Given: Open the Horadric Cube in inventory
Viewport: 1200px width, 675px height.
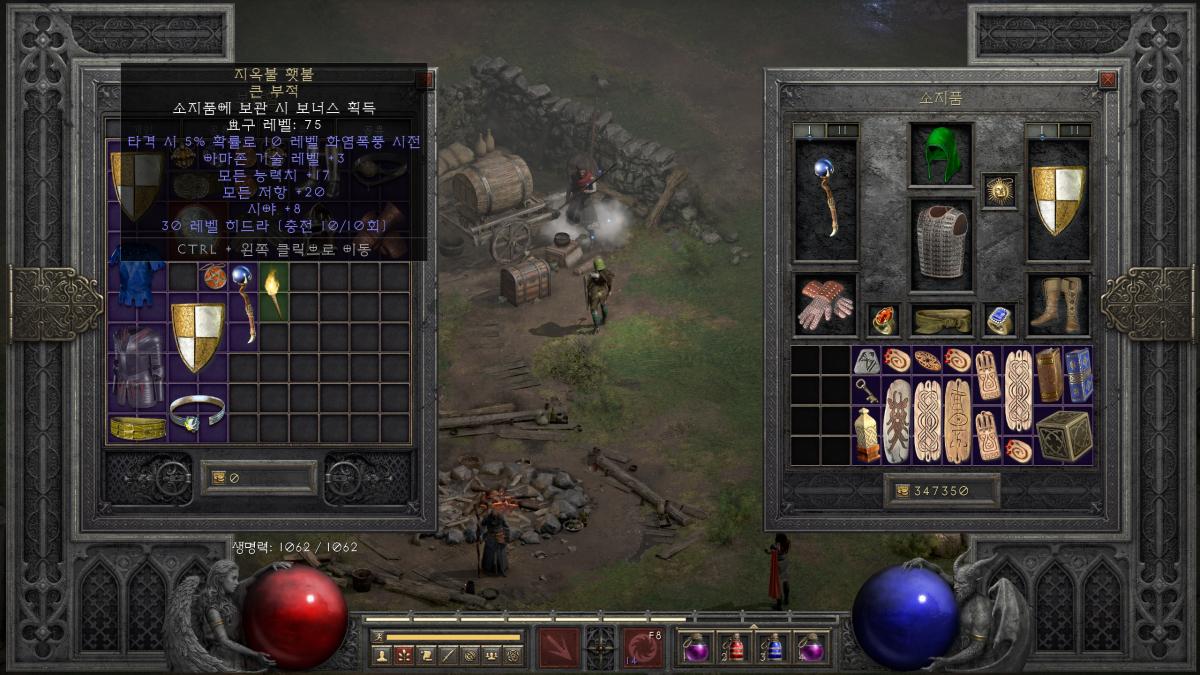Looking at the screenshot, I should 1063,435.
